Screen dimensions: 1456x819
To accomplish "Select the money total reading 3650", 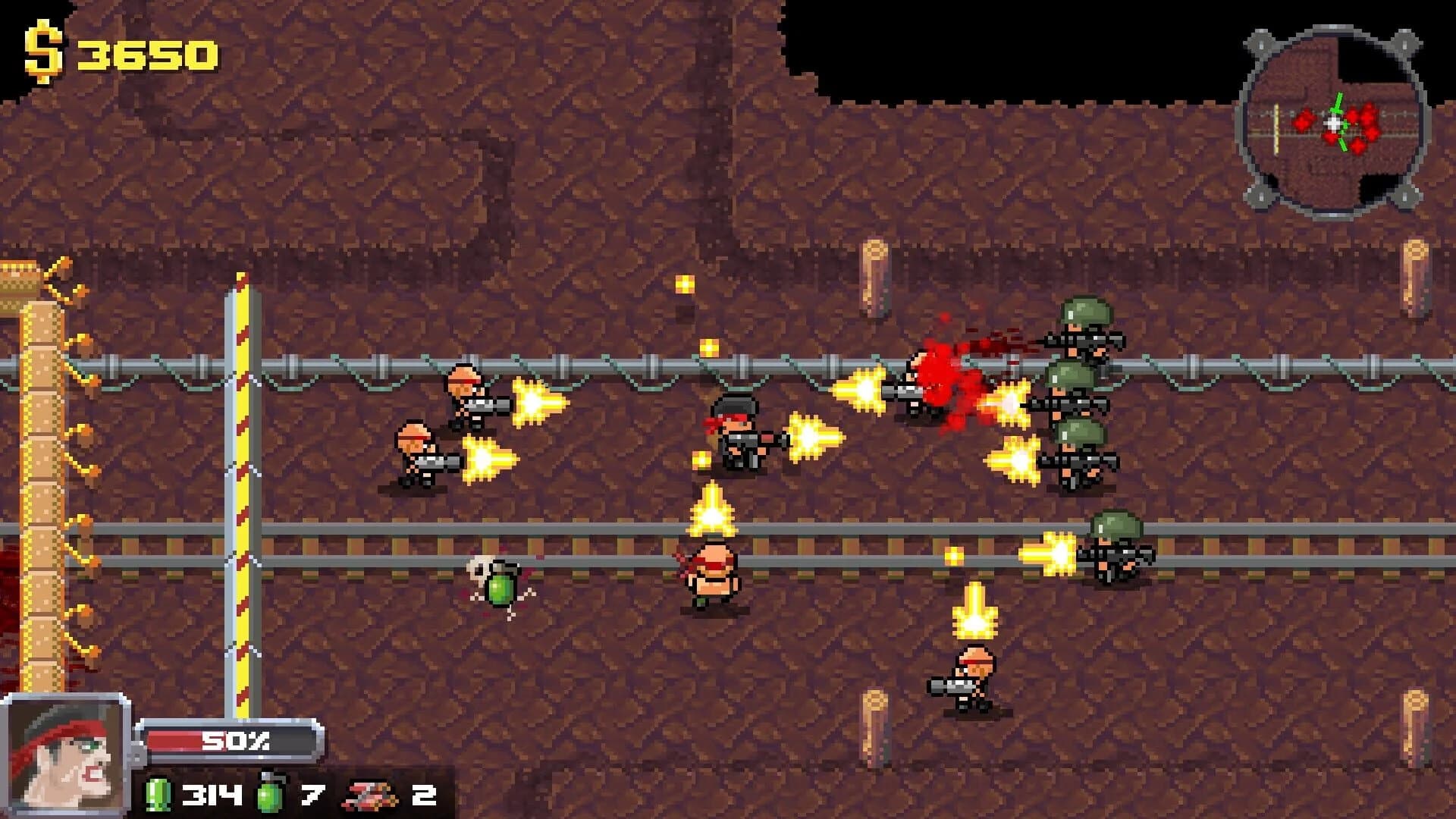I will click(x=148, y=53).
